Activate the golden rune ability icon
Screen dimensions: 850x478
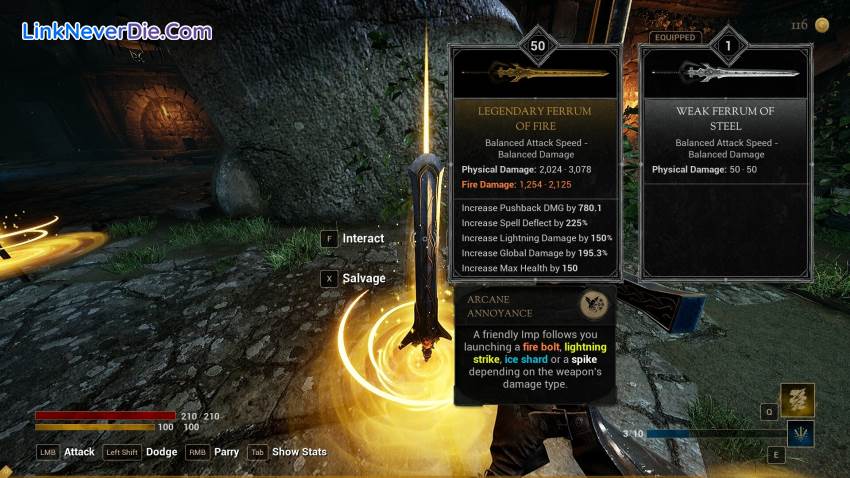click(x=797, y=400)
